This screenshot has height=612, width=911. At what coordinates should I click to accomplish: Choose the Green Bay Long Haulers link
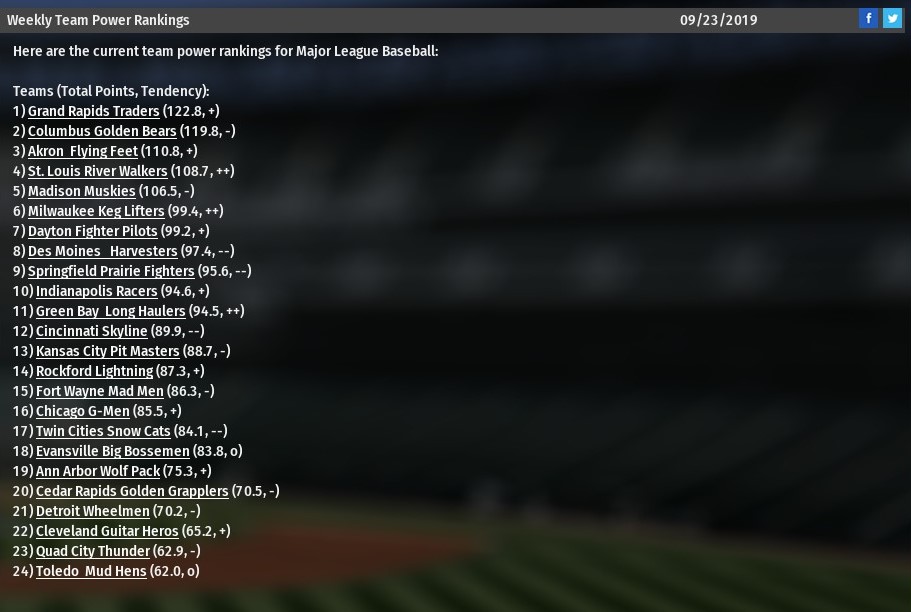coord(110,311)
